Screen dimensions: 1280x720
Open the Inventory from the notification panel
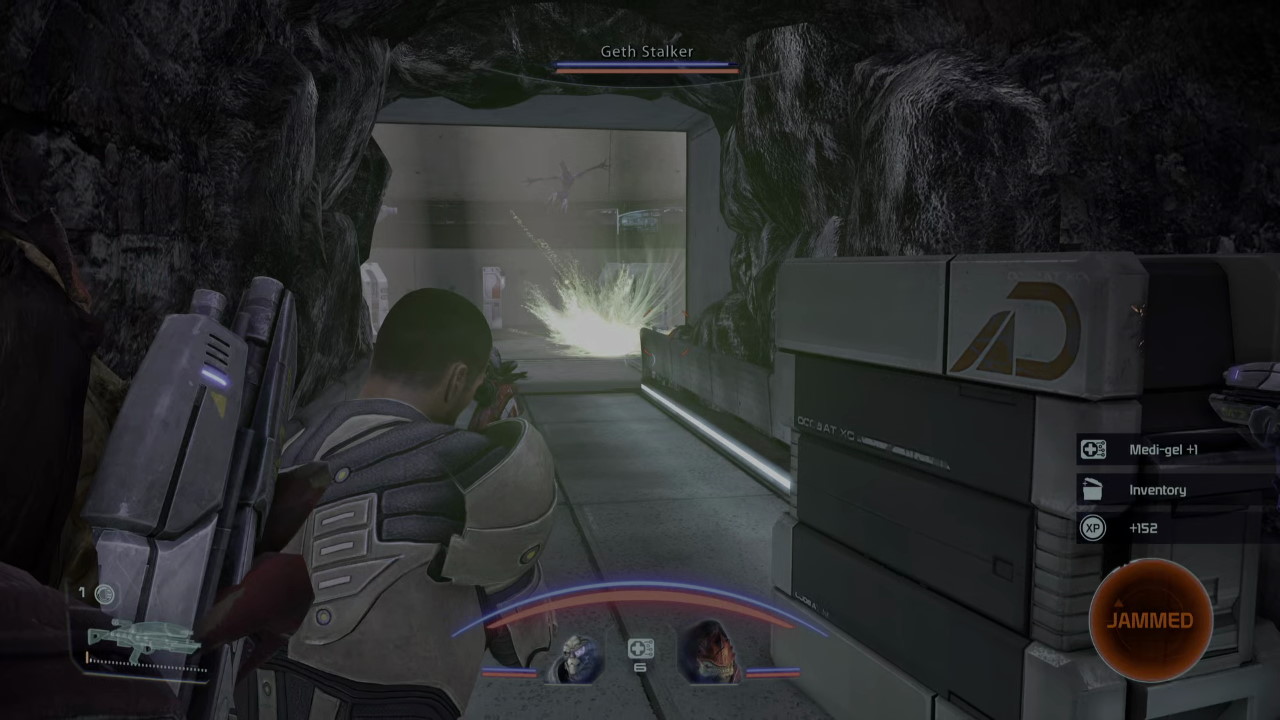pos(1160,489)
